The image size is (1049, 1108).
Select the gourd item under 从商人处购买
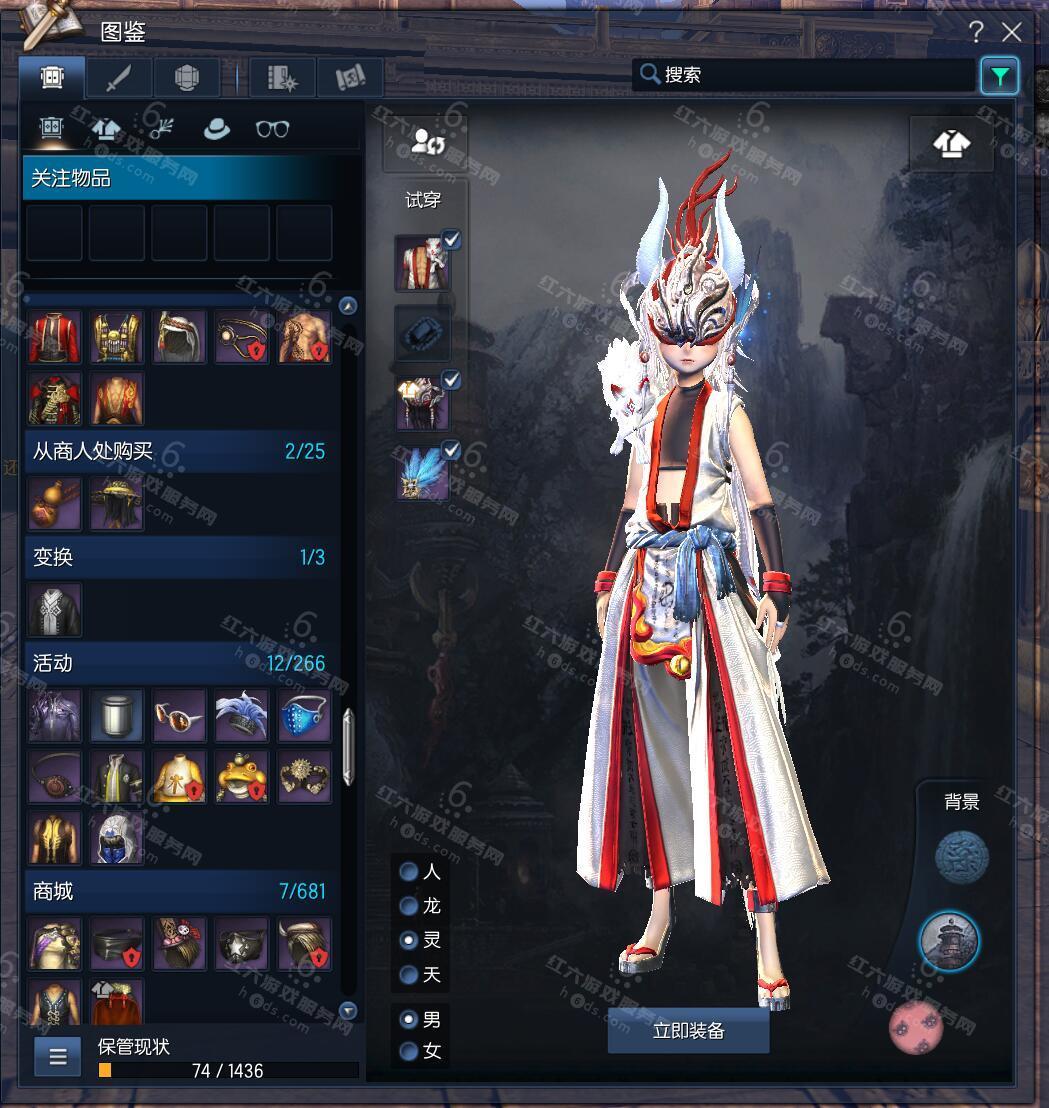55,503
